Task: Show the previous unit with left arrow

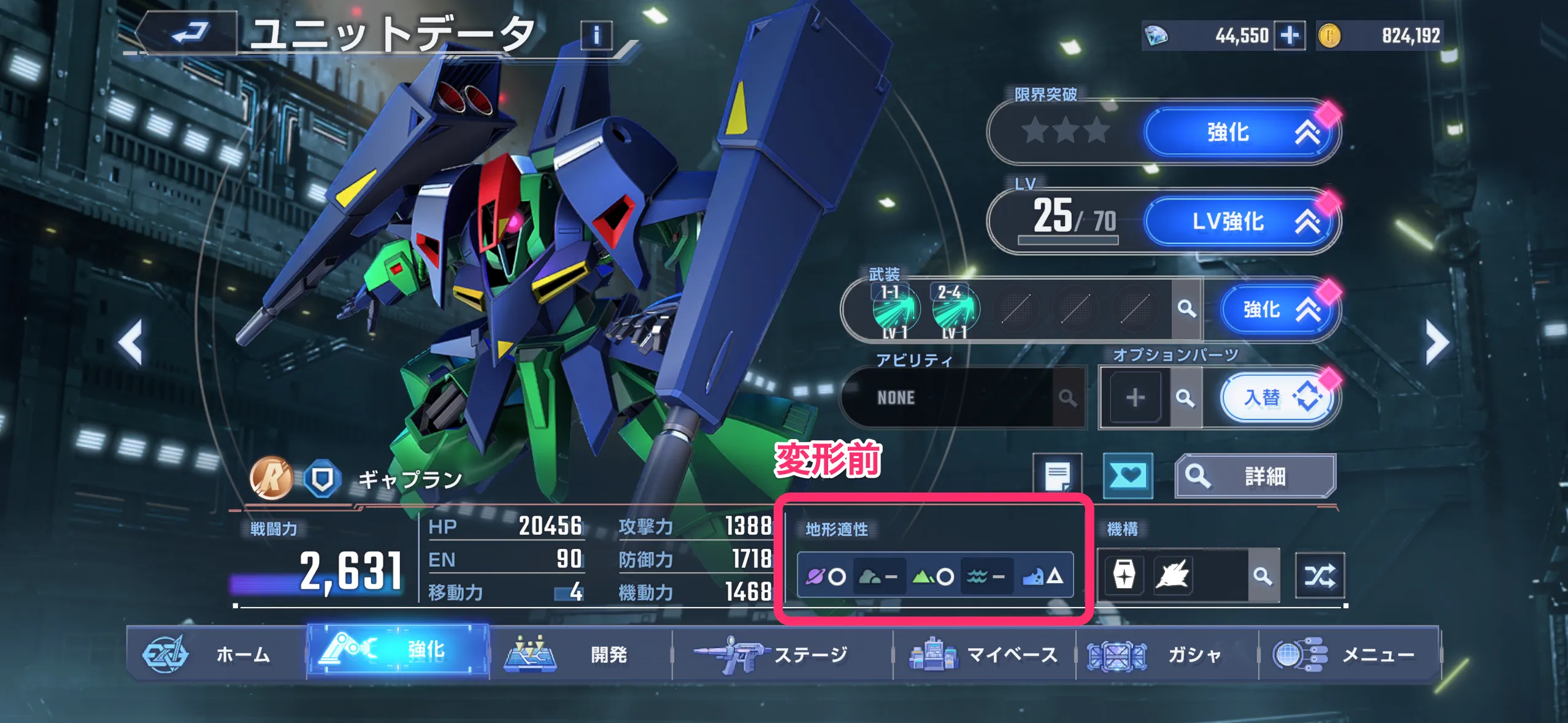Action: 131,342
